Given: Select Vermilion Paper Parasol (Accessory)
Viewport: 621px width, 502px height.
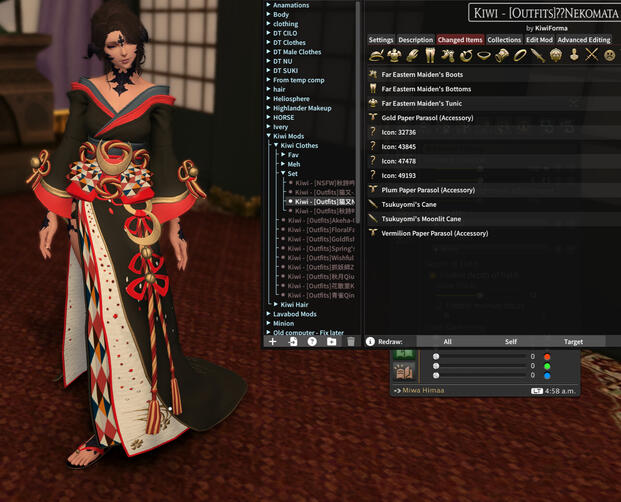Looking at the screenshot, I should click(434, 233).
